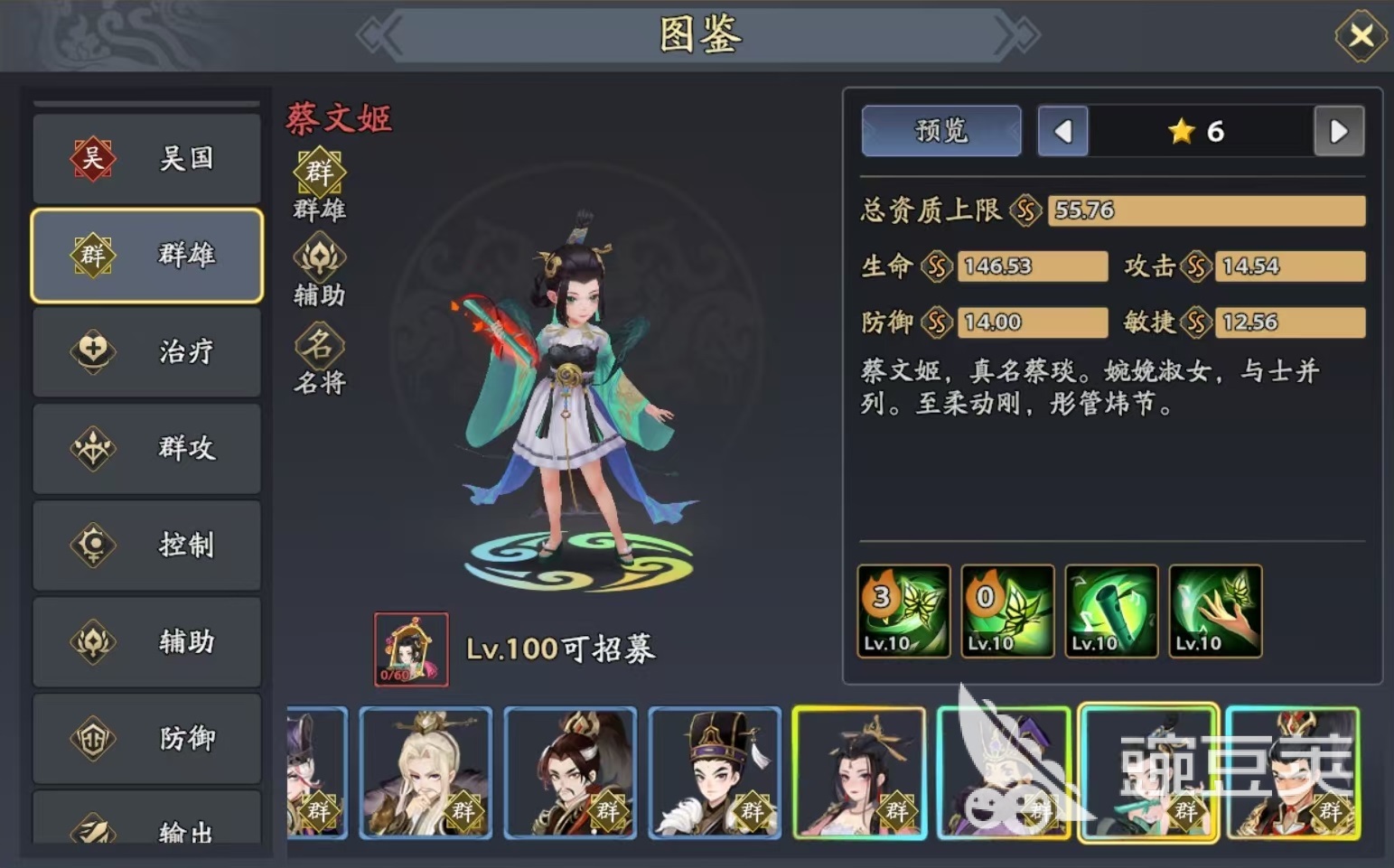Pick the hero portrait with black official hat

point(715,772)
